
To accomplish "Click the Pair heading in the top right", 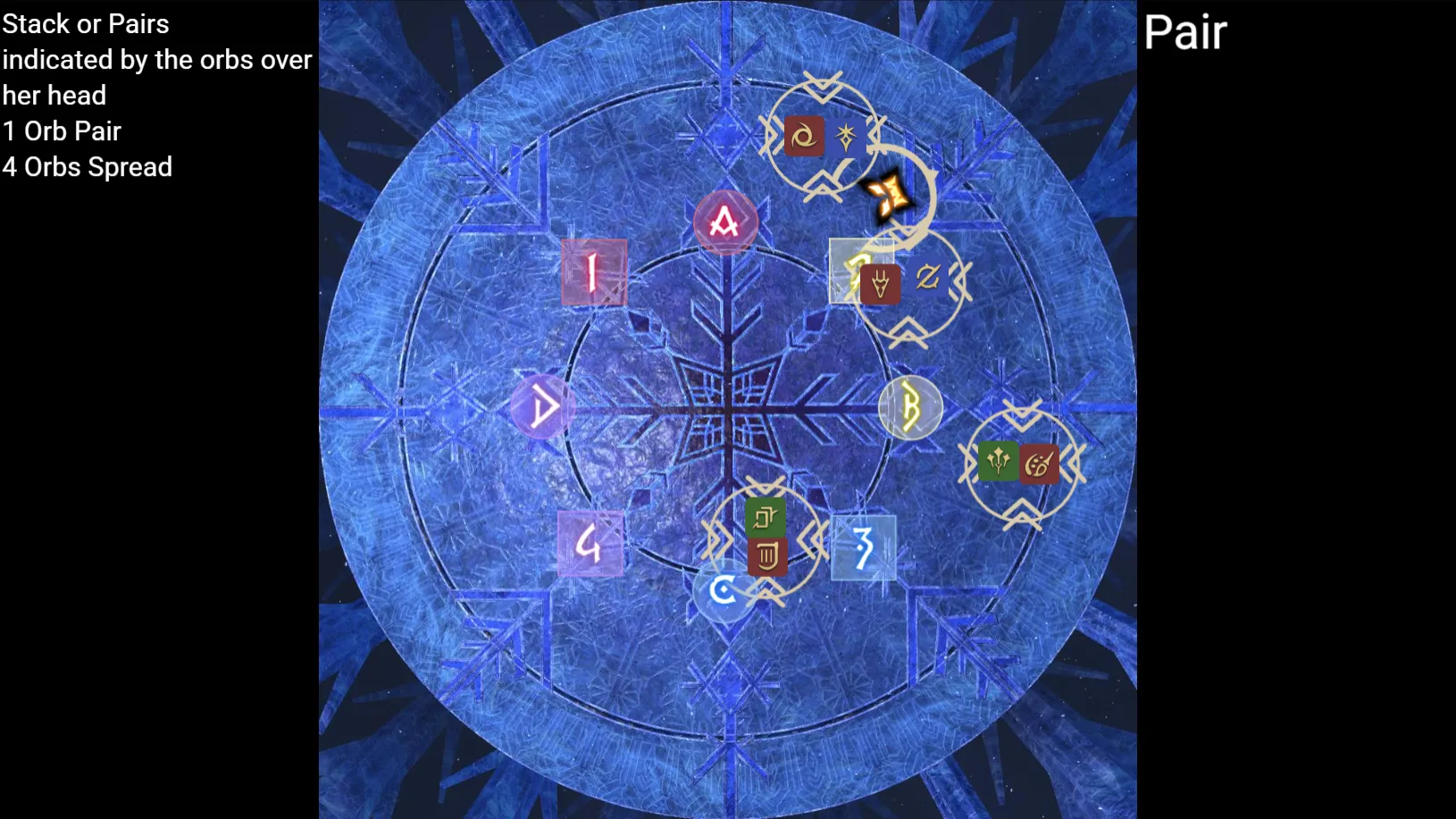I will point(1185,31).
